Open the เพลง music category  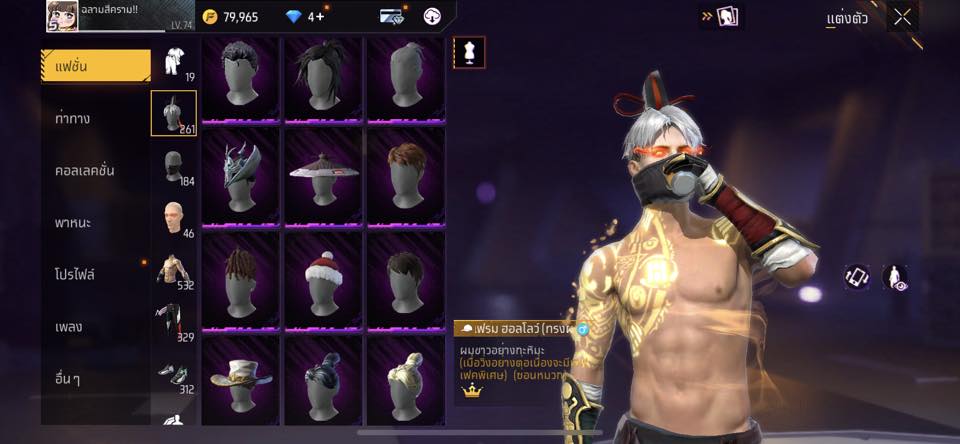tap(70, 327)
